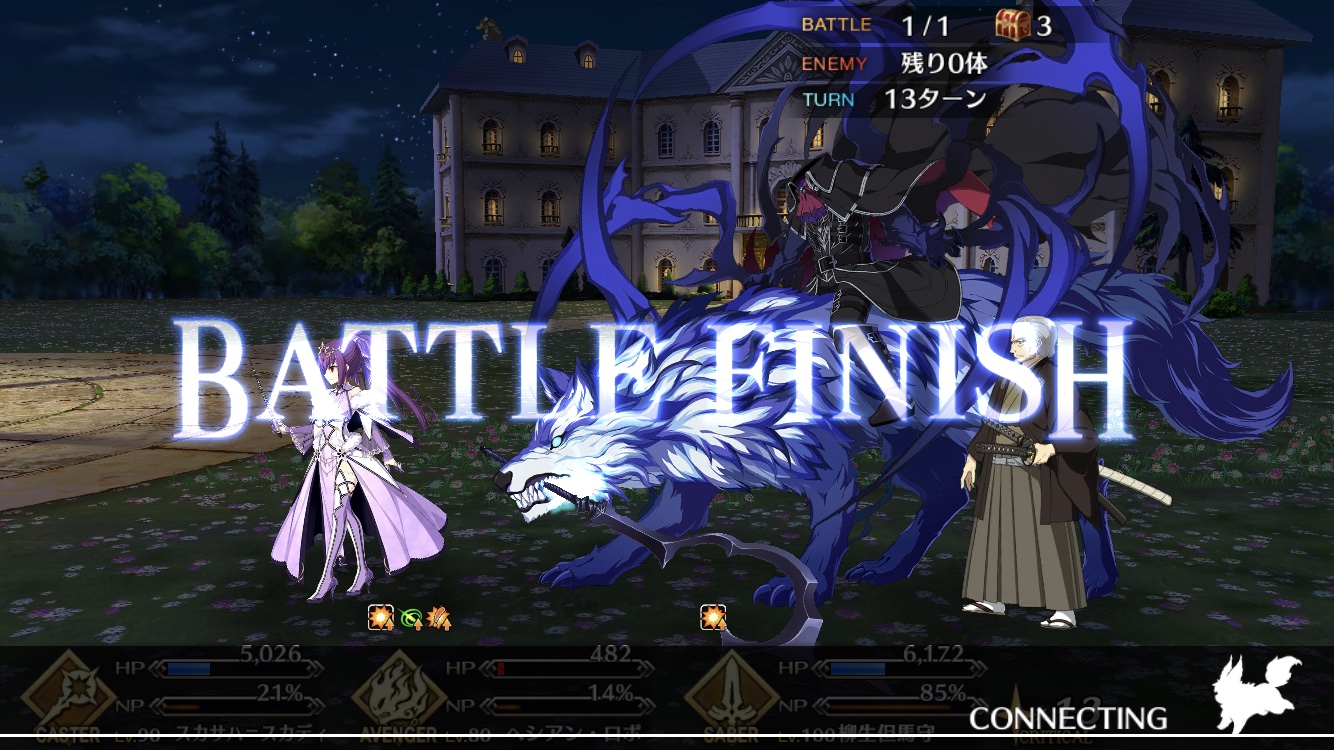Viewport: 1334px width, 750px height.
Task: Select the Caster servant class icon
Action: click(68, 692)
